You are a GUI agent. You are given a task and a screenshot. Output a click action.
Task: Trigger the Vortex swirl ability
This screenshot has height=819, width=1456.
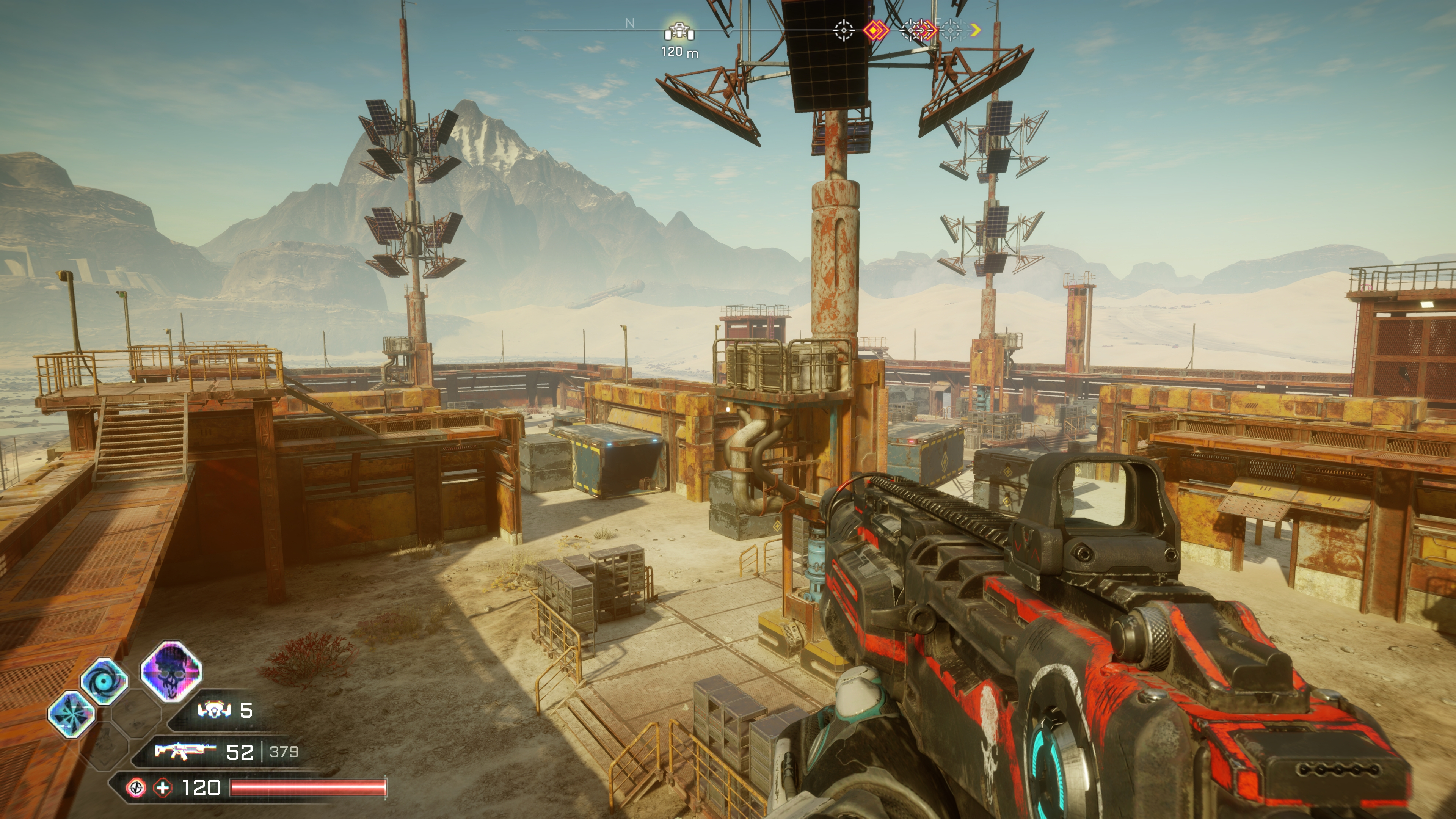[104, 681]
